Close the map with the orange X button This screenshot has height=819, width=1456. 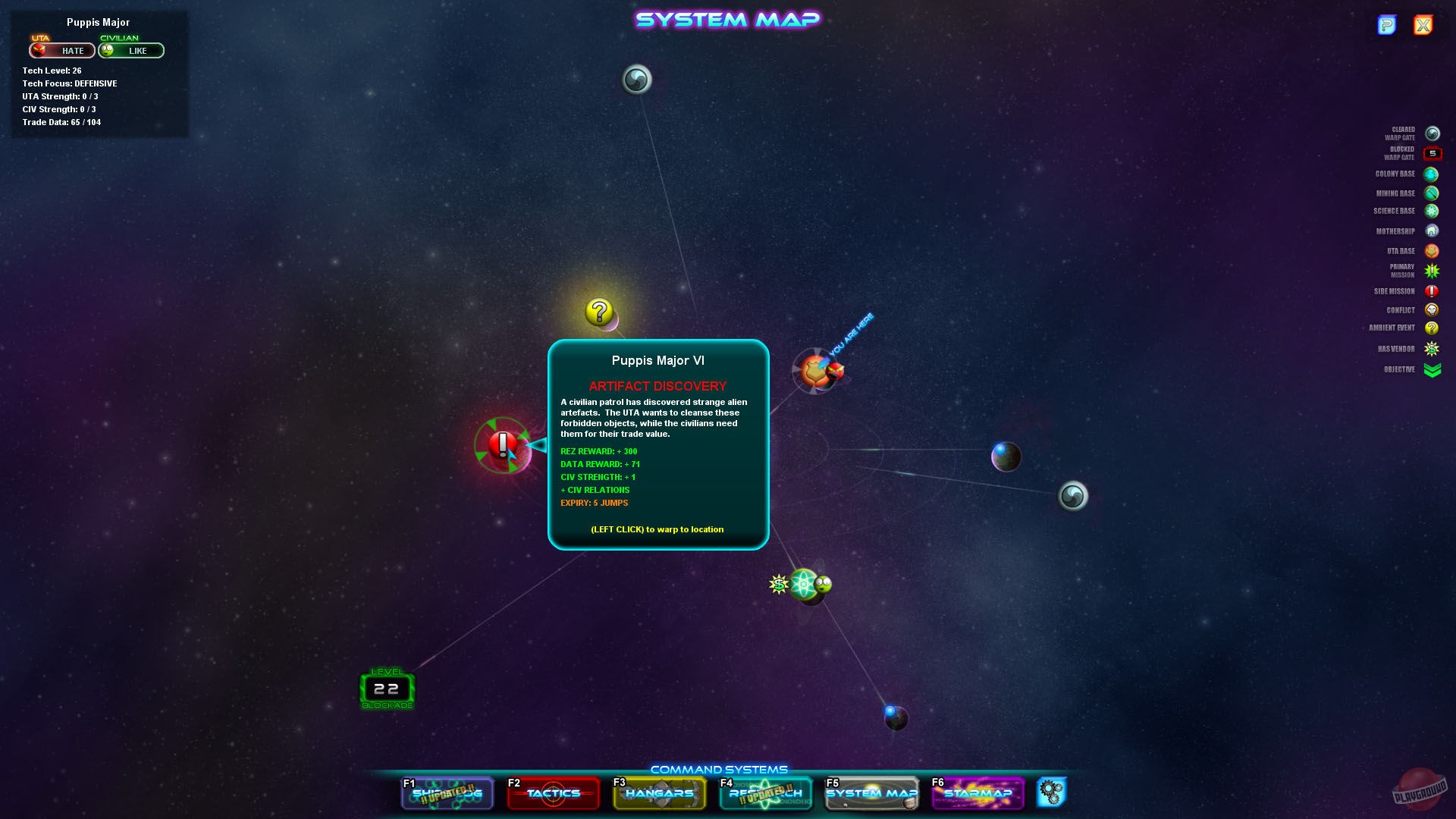[x=1423, y=25]
